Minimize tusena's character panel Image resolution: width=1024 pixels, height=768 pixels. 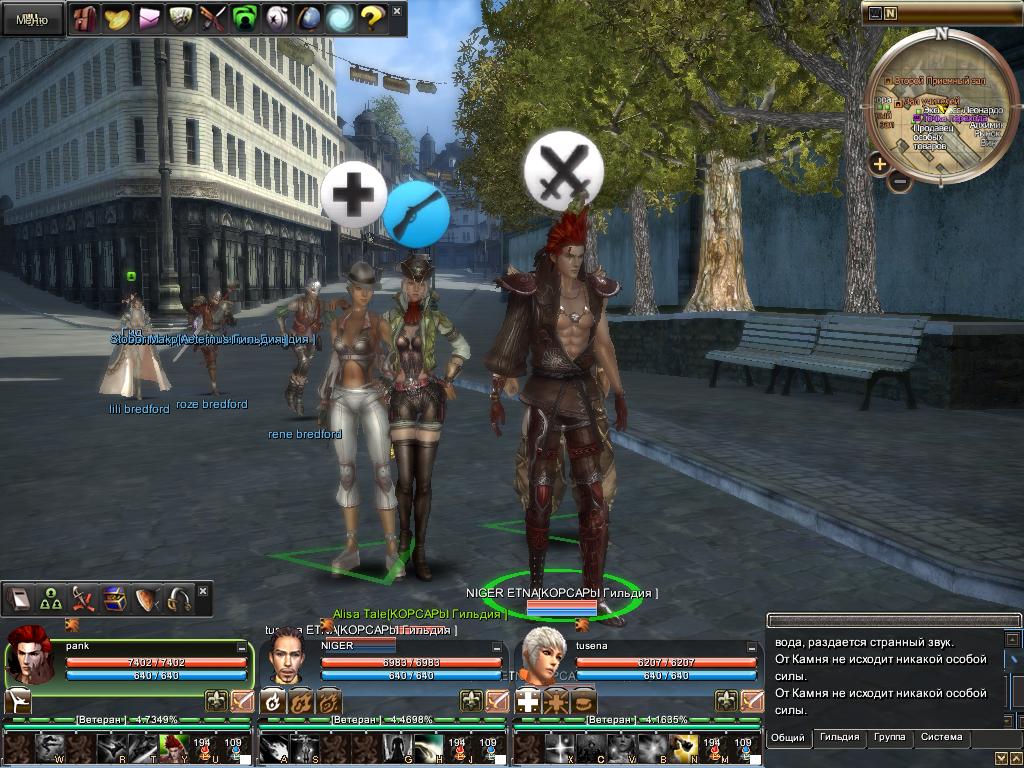(x=749, y=648)
